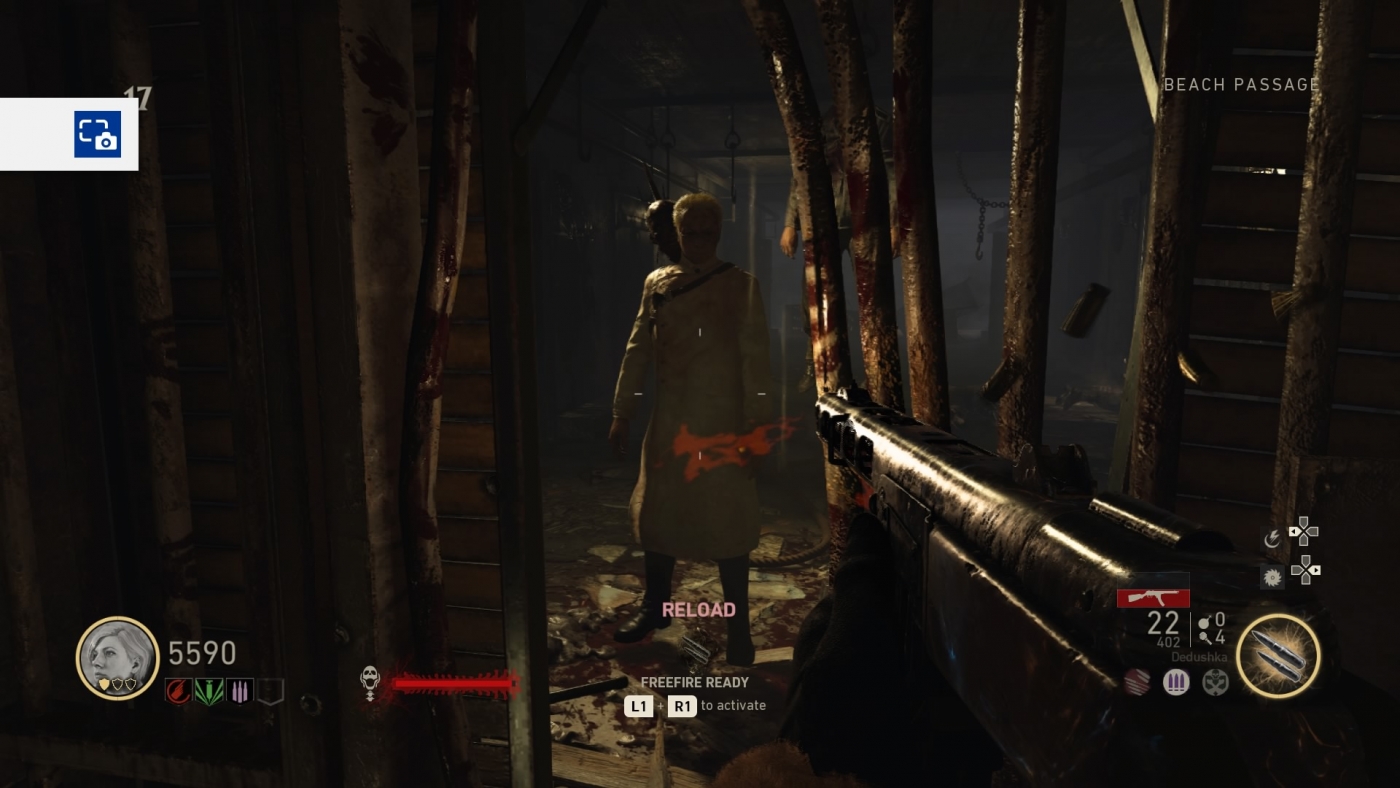
Task: Click the sawblade special weapon icon
Action: (1272, 578)
